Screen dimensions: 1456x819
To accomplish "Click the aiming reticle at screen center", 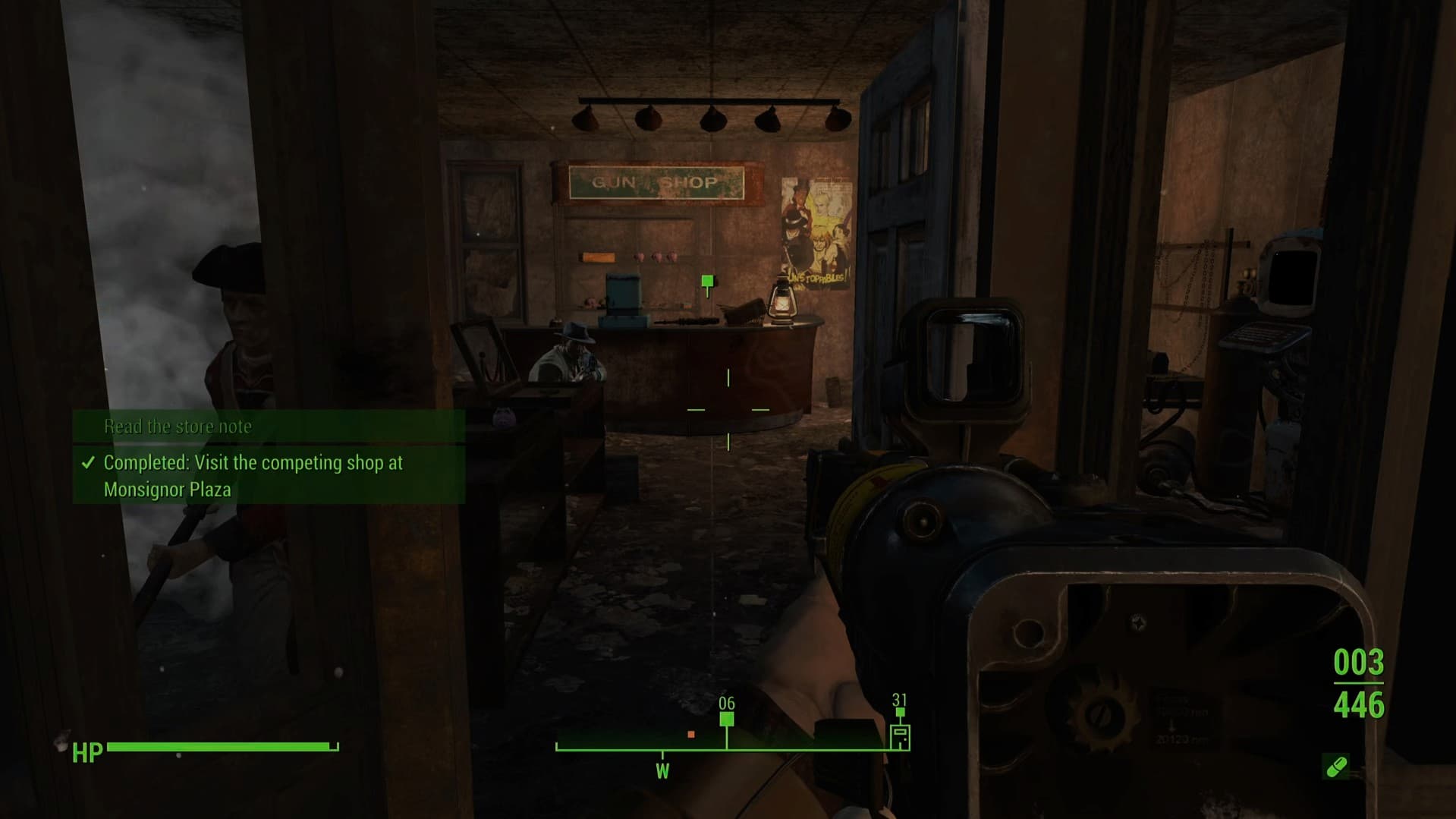I will [728, 410].
